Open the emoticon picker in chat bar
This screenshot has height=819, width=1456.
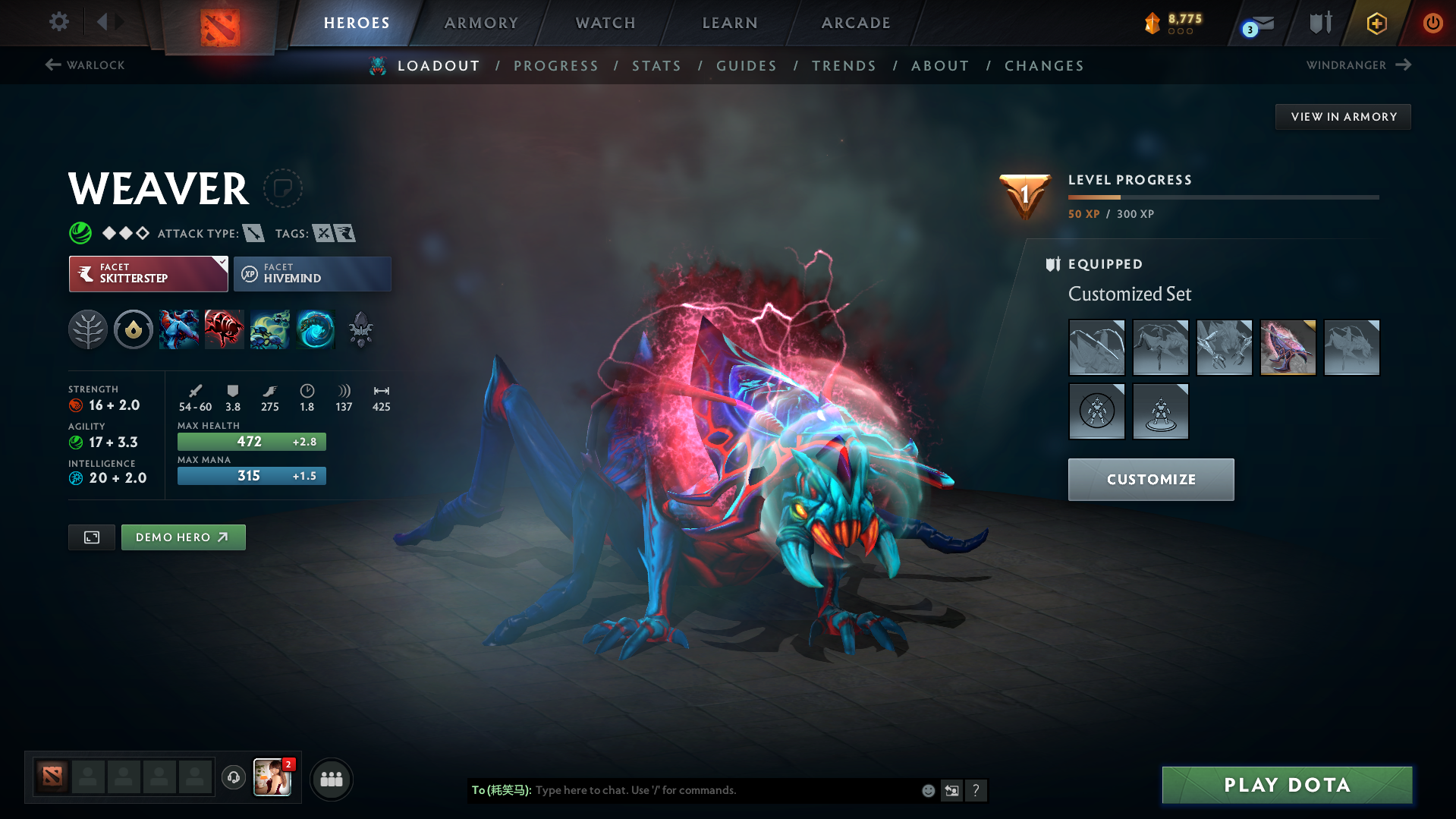927,790
